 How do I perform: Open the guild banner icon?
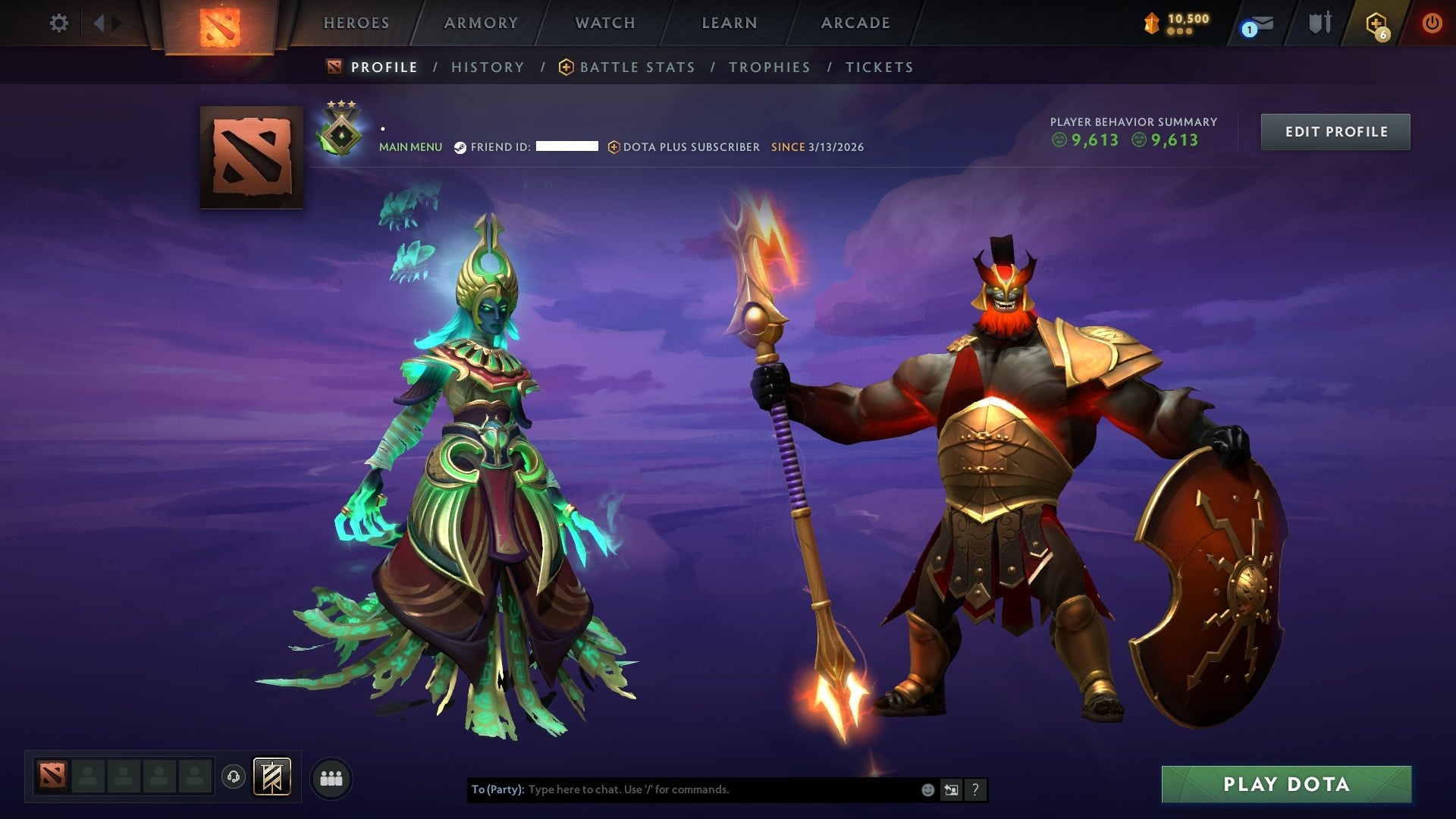click(271, 777)
